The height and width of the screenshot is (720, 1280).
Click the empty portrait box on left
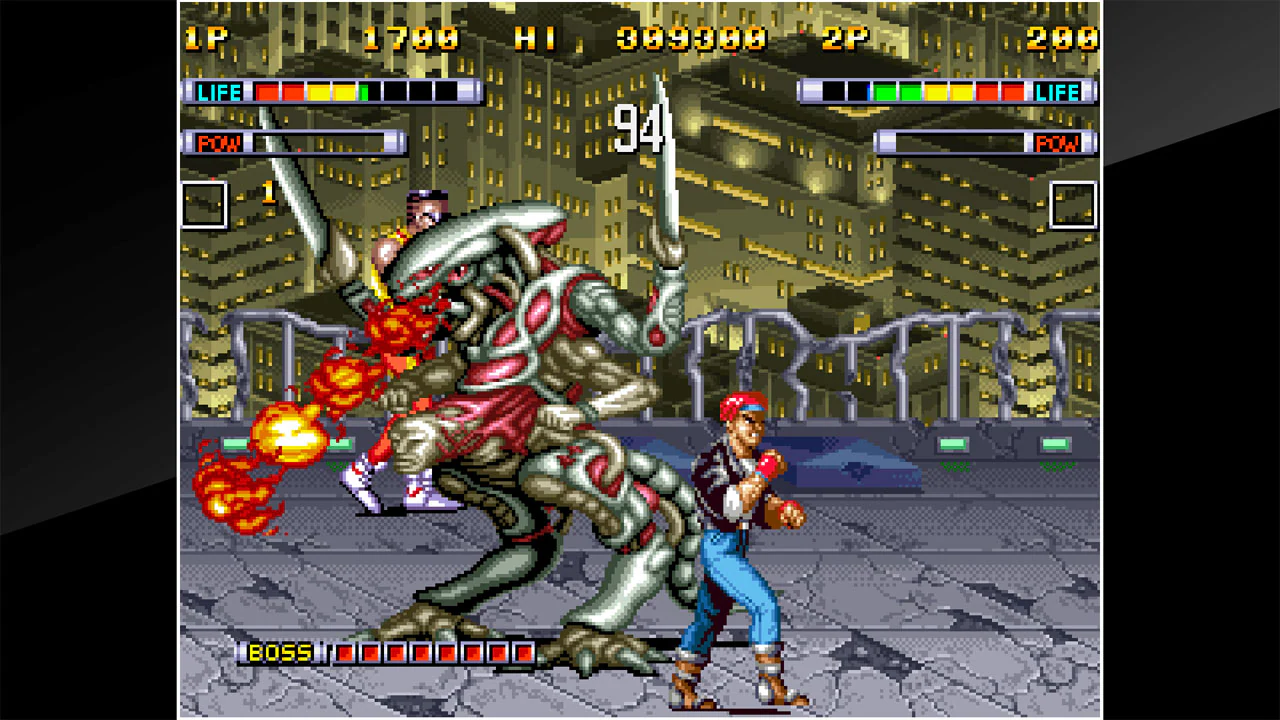(206, 206)
